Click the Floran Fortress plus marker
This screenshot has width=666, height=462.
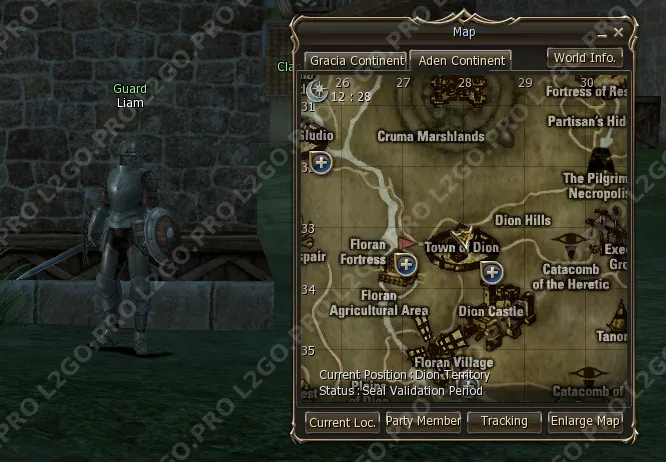406,264
